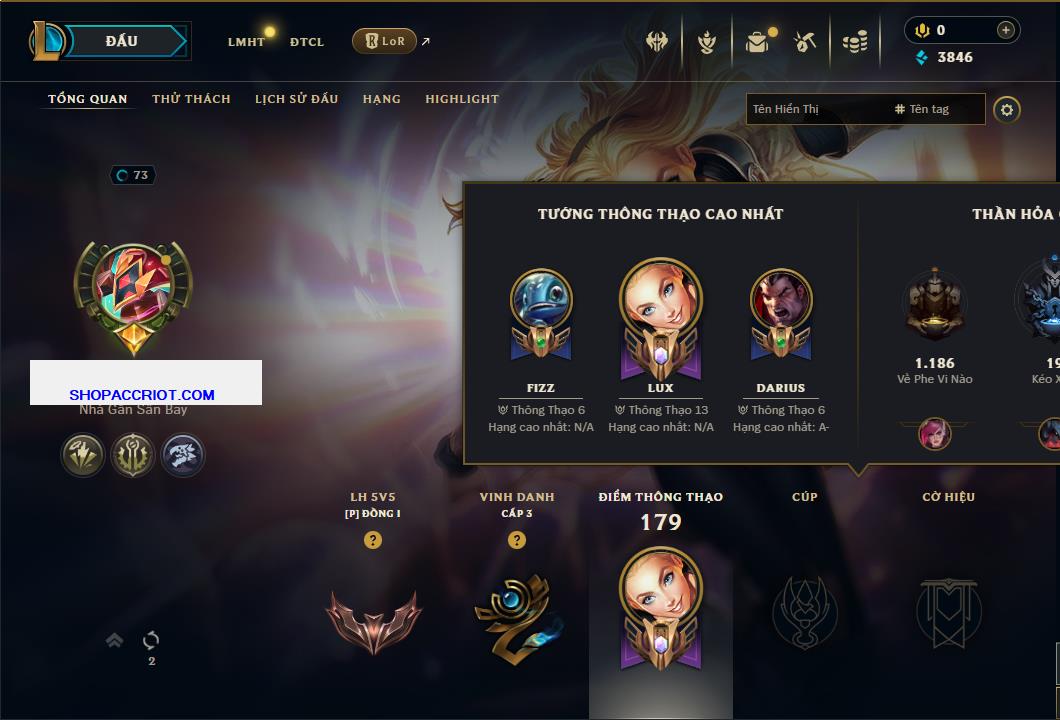Open the LMHT game tab
The height and width of the screenshot is (720, 1060).
(246, 42)
